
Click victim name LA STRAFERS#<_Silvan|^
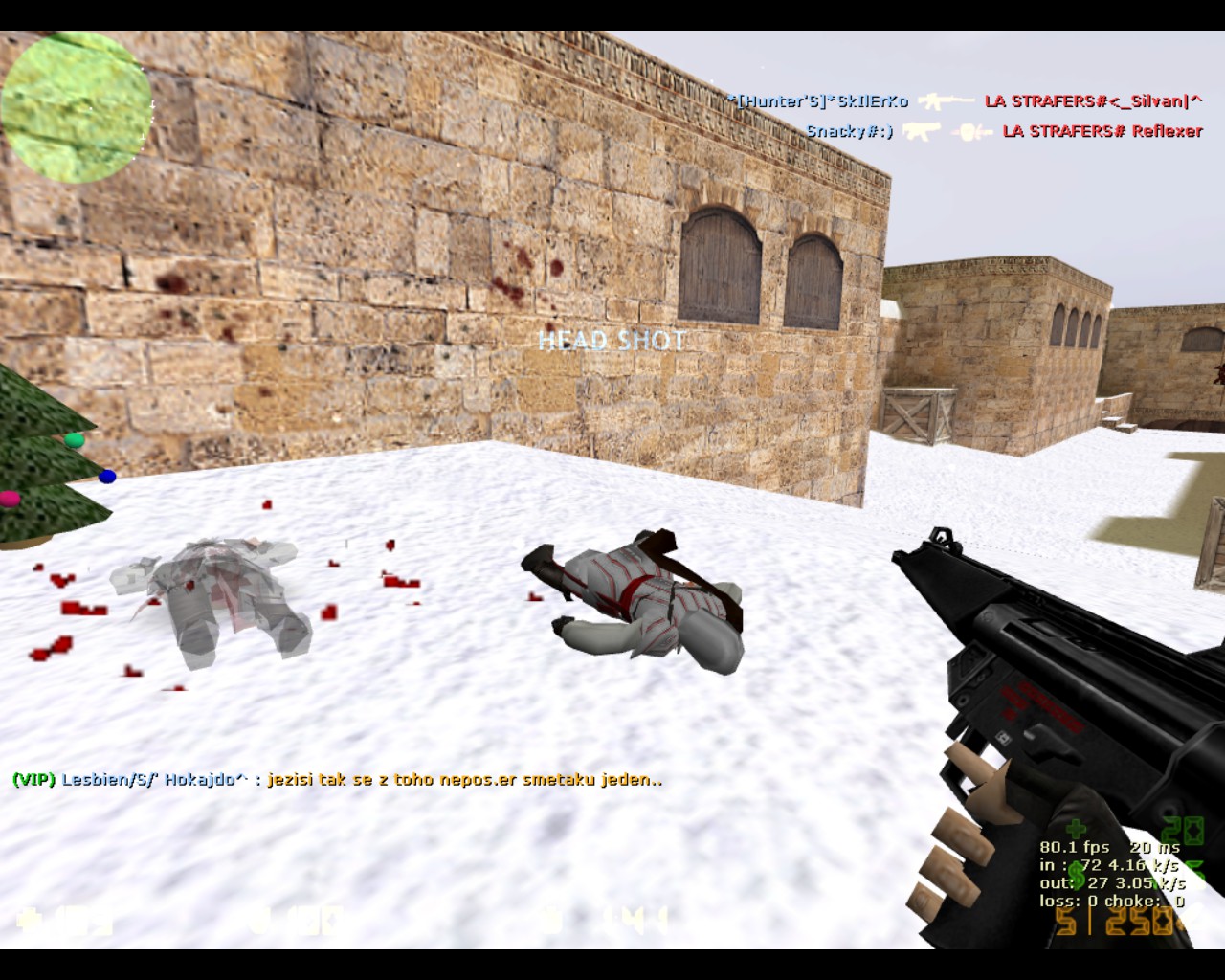tap(1093, 100)
